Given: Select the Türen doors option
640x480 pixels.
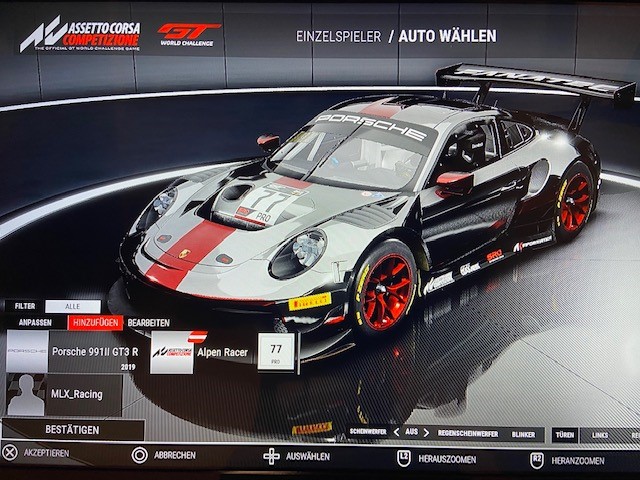Looking at the screenshot, I should click(x=564, y=434).
